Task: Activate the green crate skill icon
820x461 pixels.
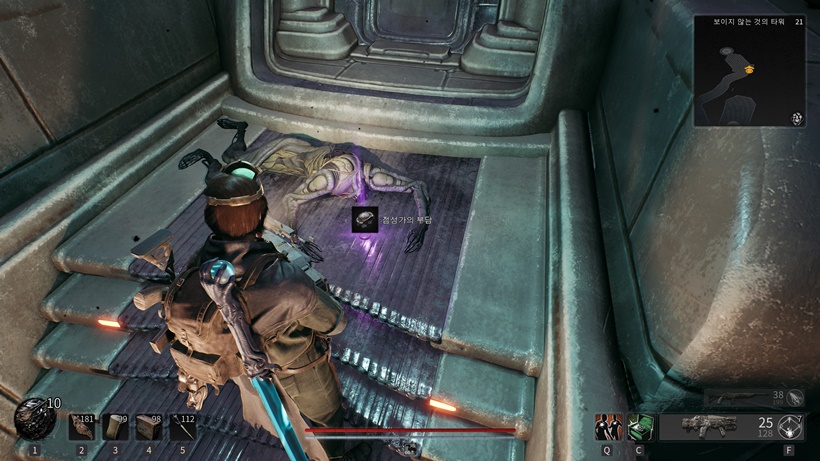Action: pyautogui.click(x=640, y=427)
